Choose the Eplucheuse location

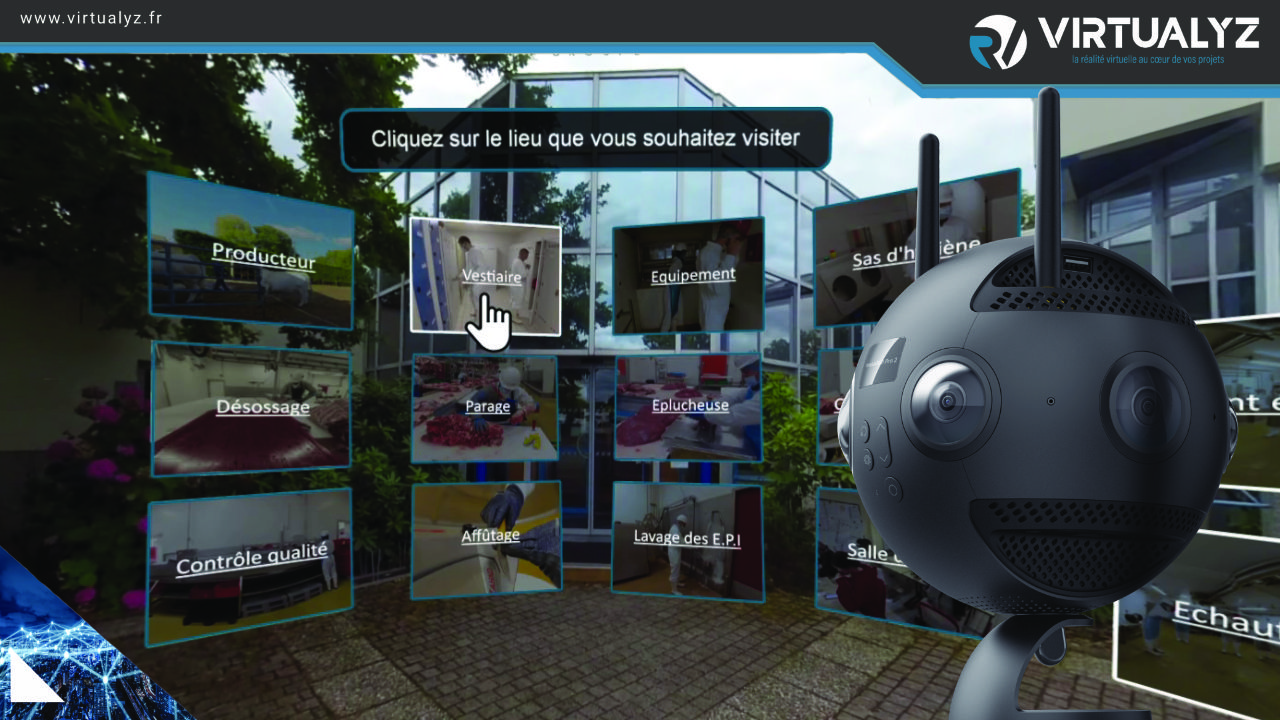tap(688, 407)
